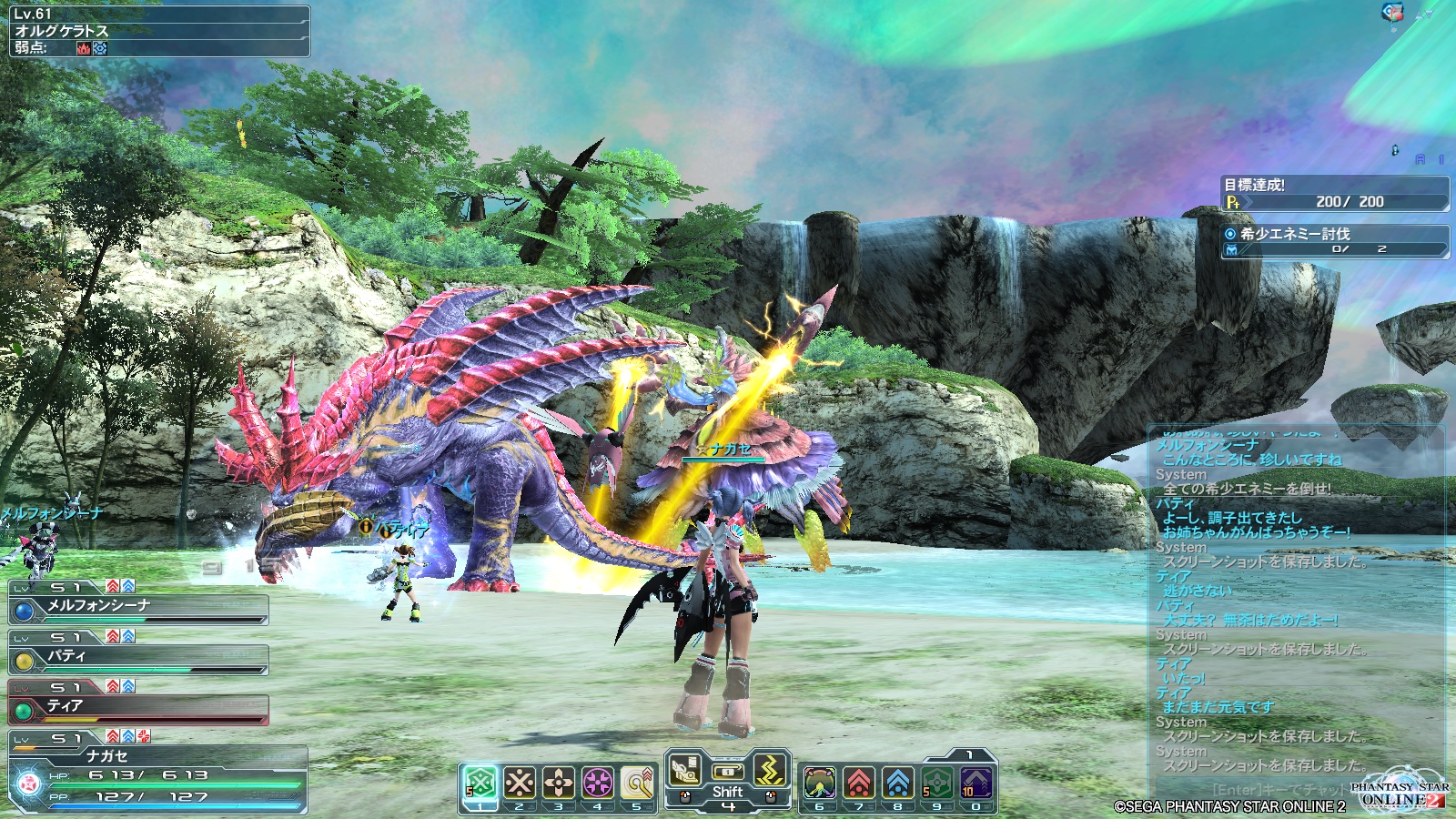Use the spiral wand skill in slot 5
The height and width of the screenshot is (819, 1456).
637,782
